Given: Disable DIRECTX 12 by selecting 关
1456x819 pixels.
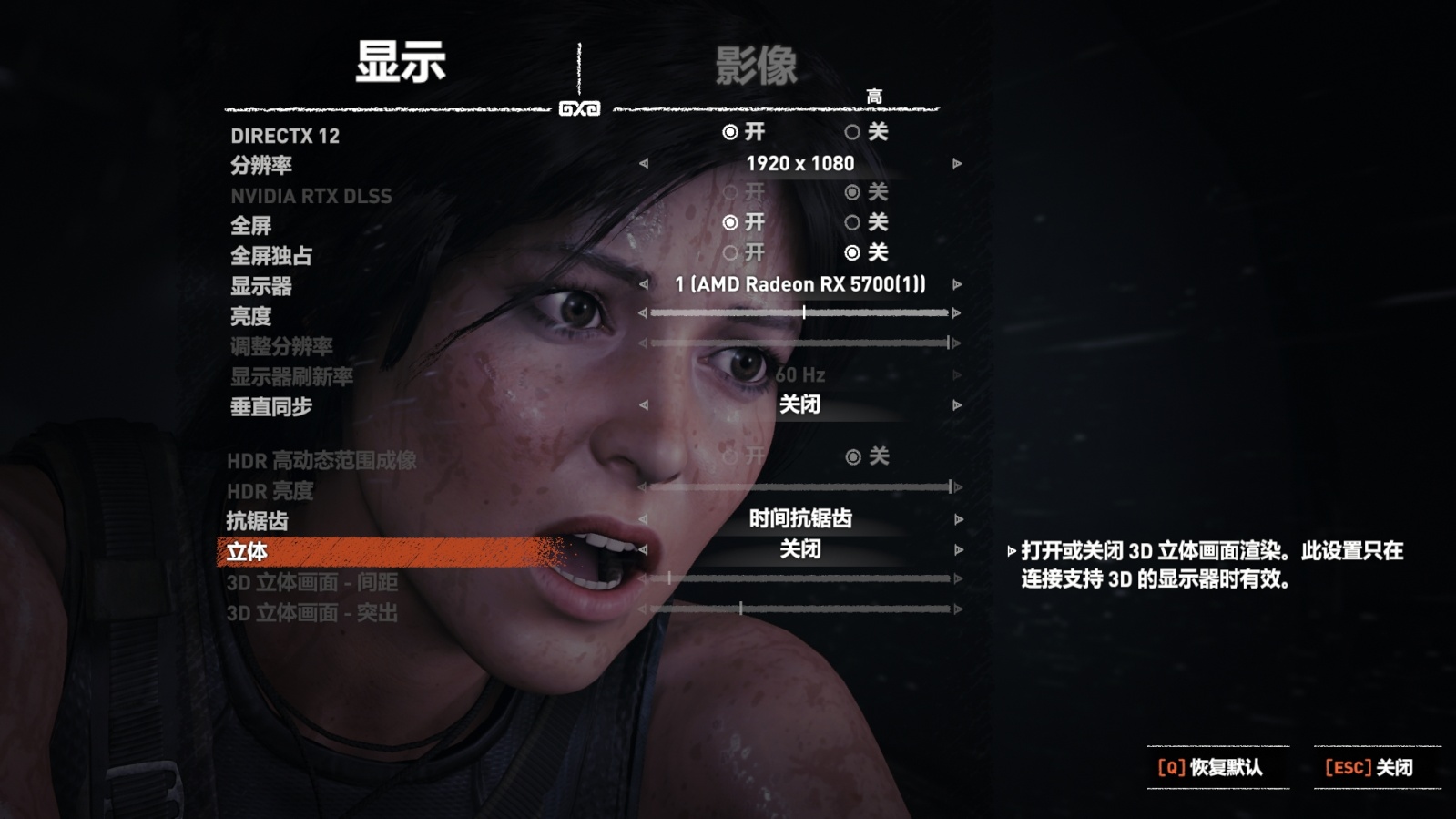Looking at the screenshot, I should [854, 133].
